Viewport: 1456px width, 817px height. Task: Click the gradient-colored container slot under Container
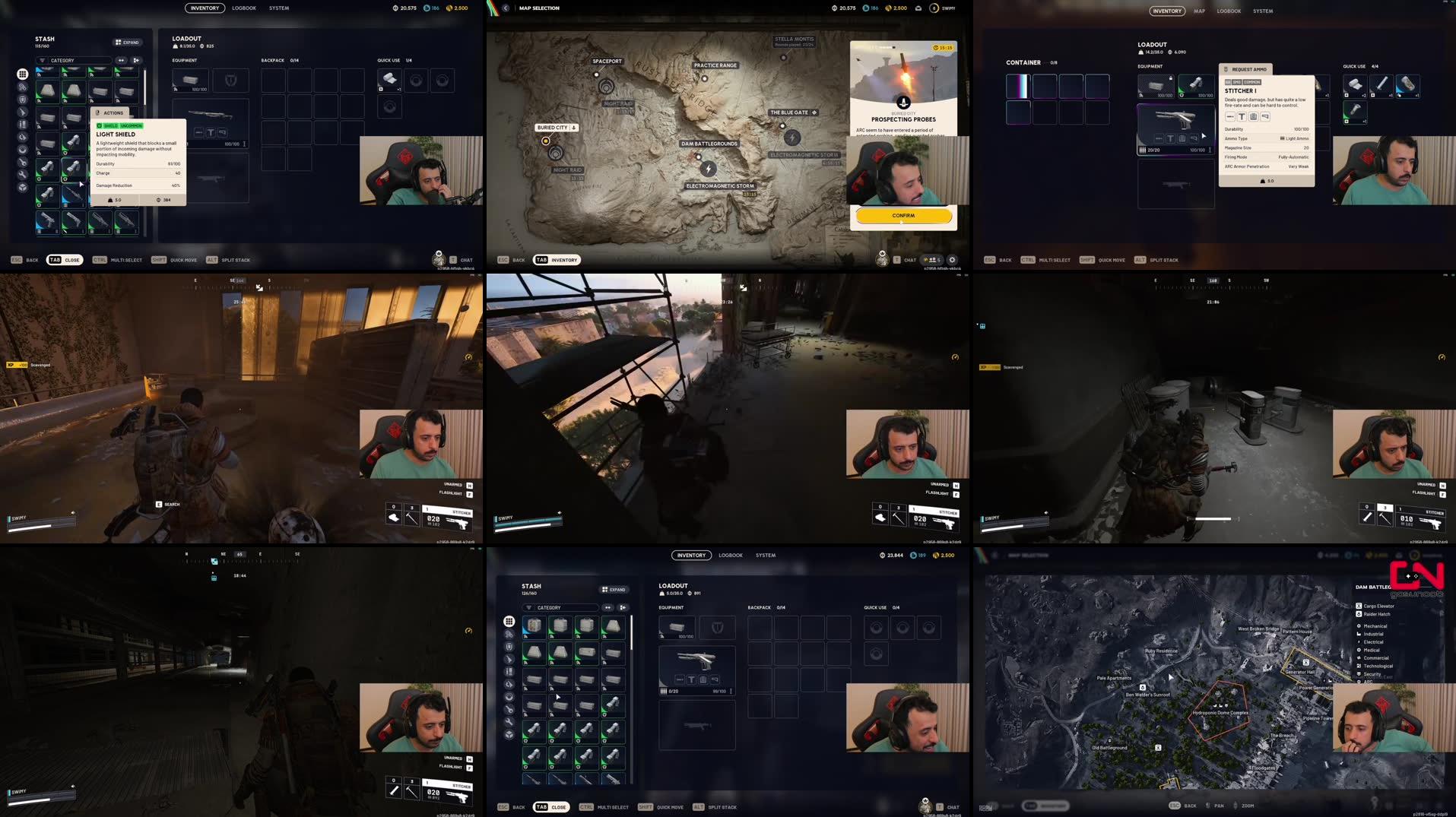click(x=1019, y=85)
